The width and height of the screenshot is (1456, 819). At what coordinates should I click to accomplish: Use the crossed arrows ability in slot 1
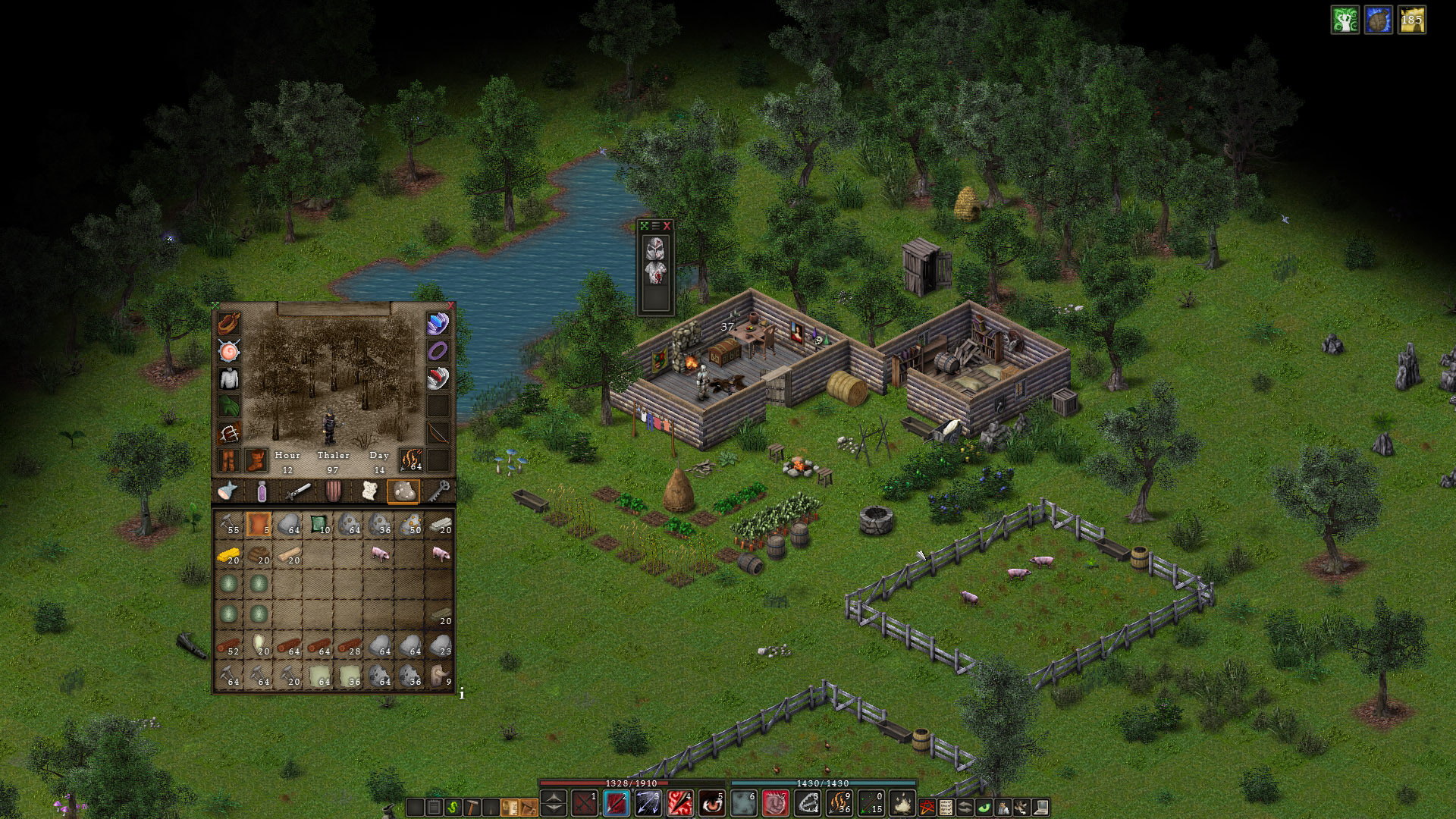click(x=585, y=802)
